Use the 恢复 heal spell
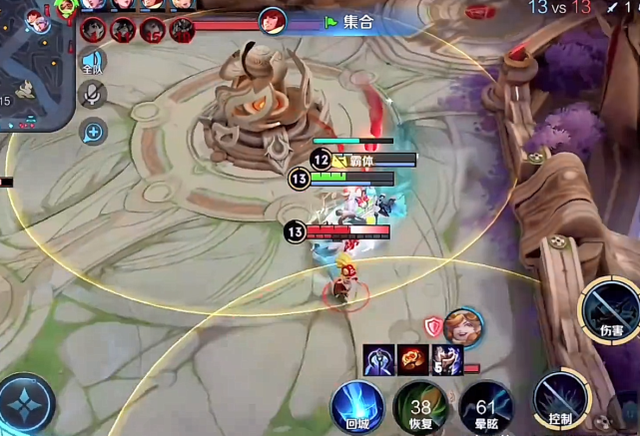 click(x=421, y=407)
